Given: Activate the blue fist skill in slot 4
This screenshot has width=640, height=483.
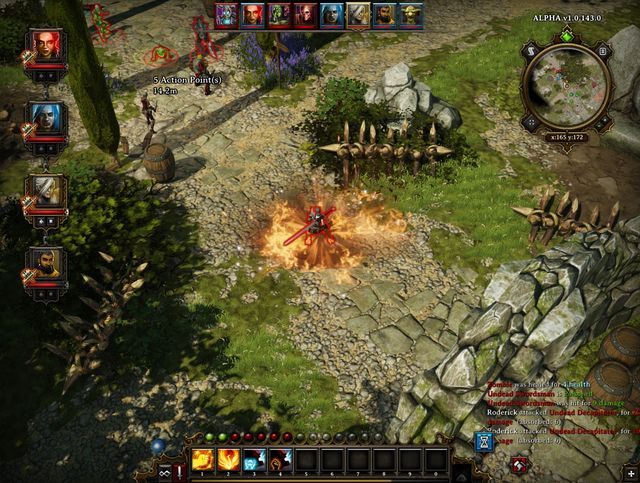Looking at the screenshot, I should click(280, 460).
